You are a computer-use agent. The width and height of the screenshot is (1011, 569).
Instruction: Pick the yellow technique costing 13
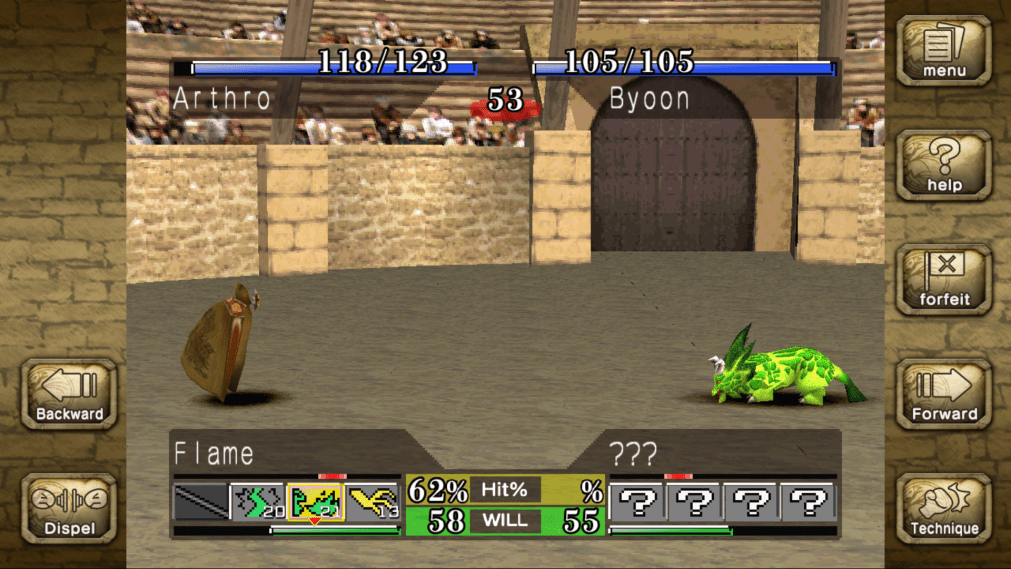[374, 502]
